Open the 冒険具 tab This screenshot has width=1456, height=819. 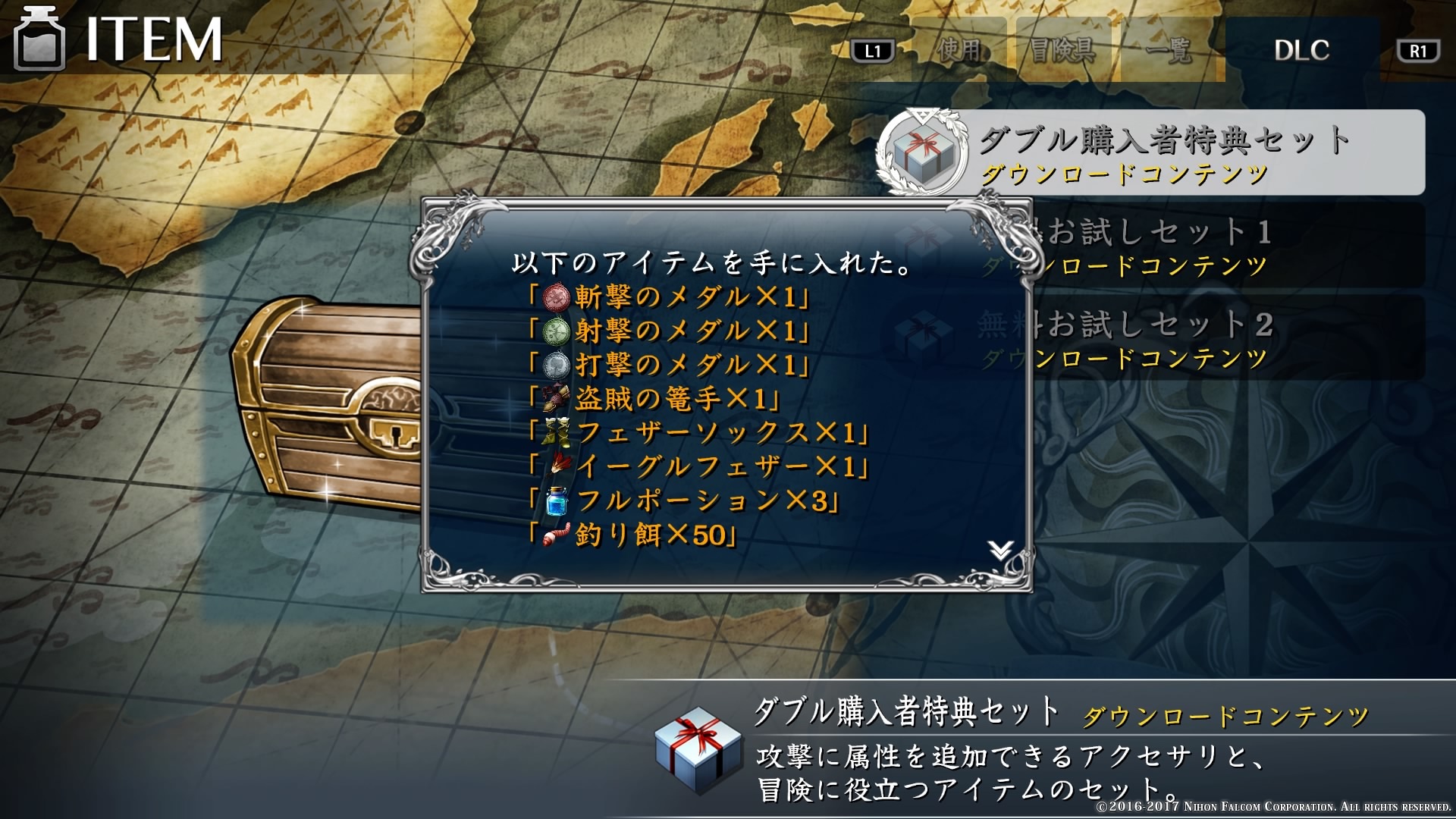tap(1062, 50)
